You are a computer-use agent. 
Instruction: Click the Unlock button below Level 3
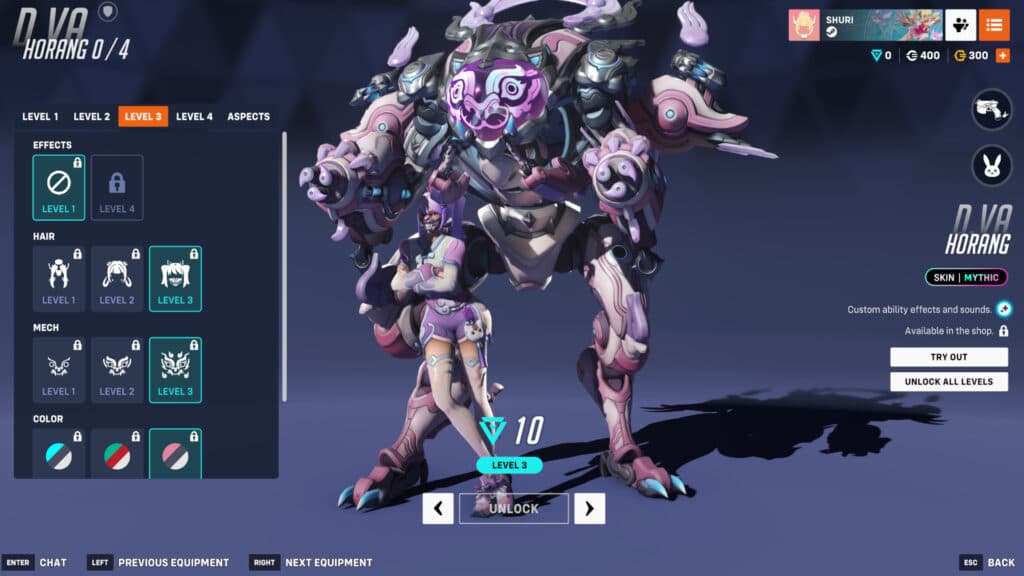(514, 508)
